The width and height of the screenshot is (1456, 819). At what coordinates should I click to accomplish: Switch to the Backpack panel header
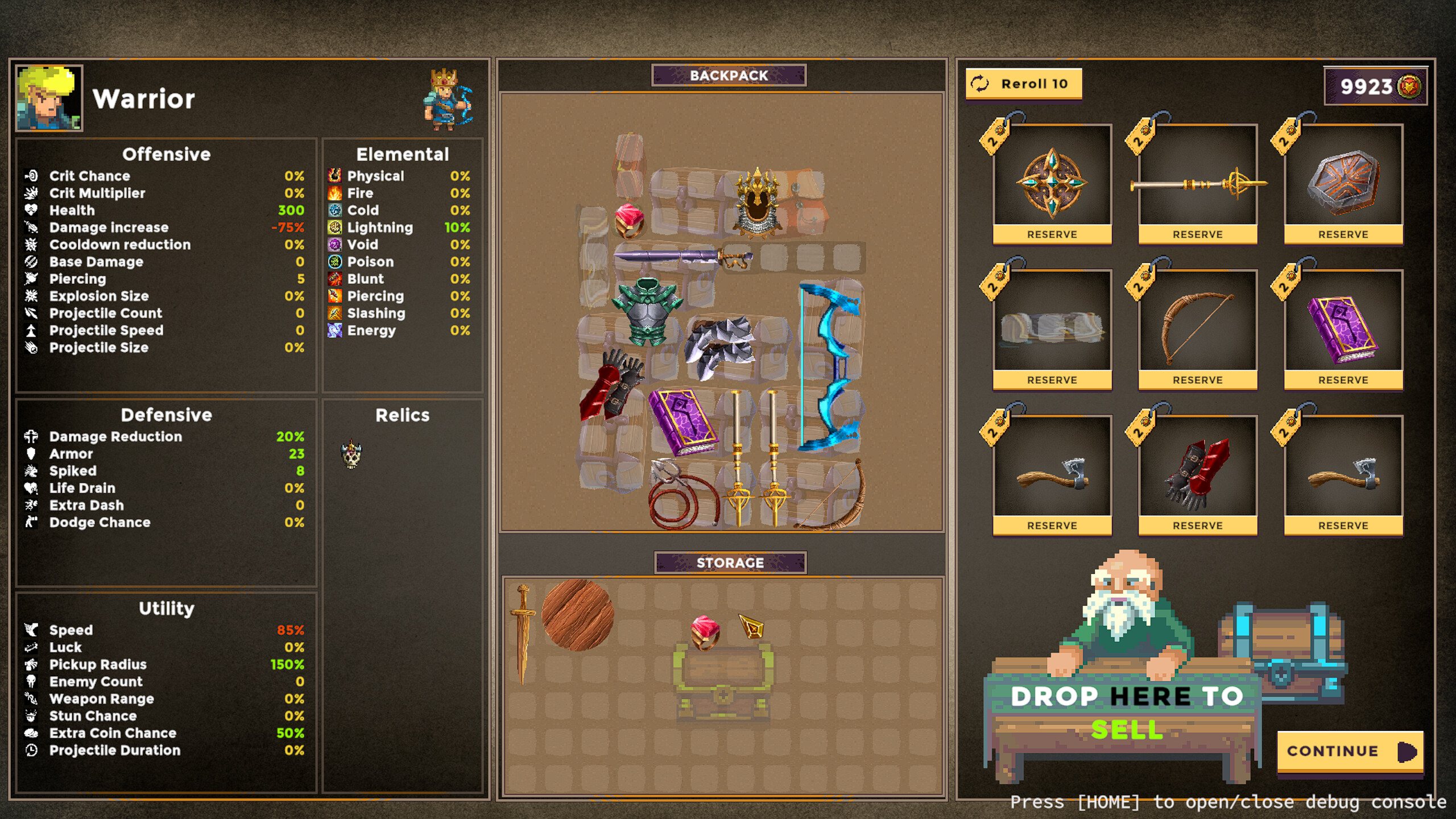(729, 75)
